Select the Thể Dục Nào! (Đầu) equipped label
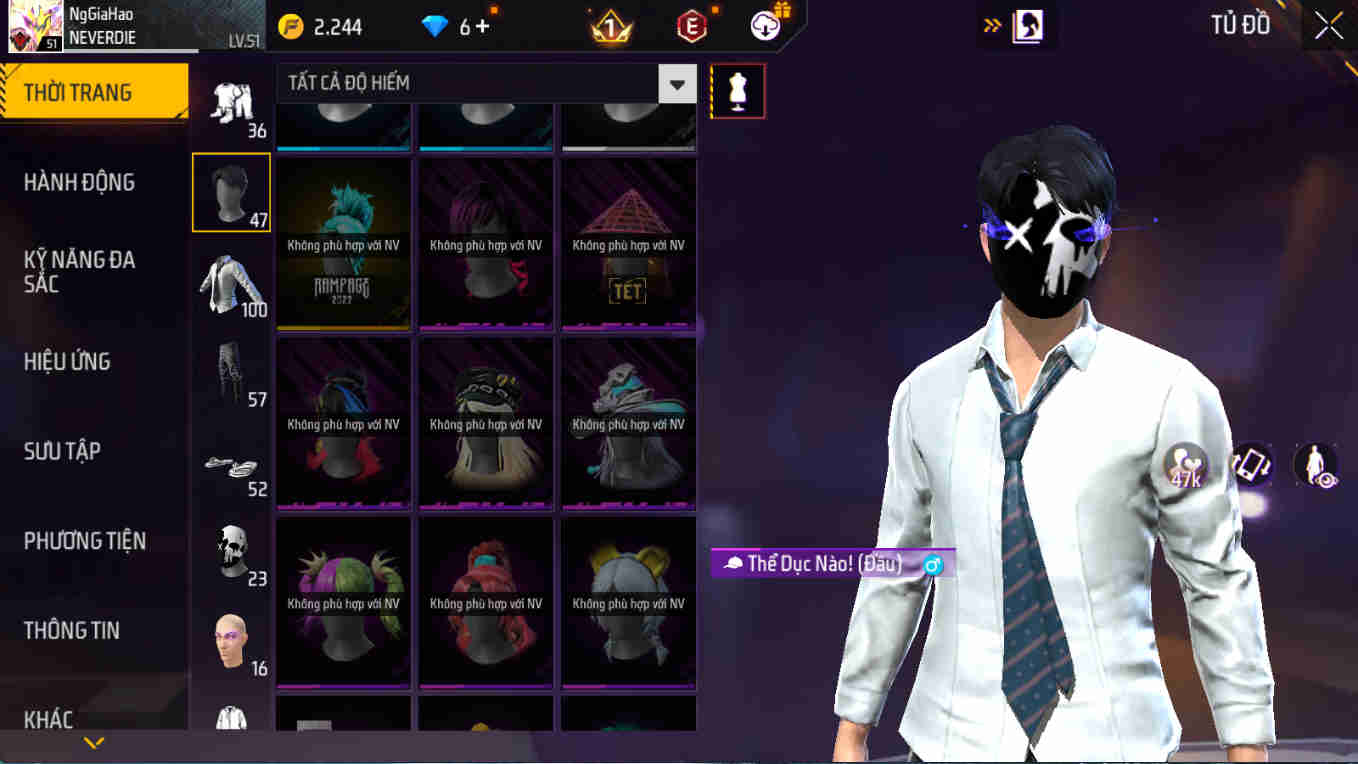The height and width of the screenshot is (764, 1358). 822,565
